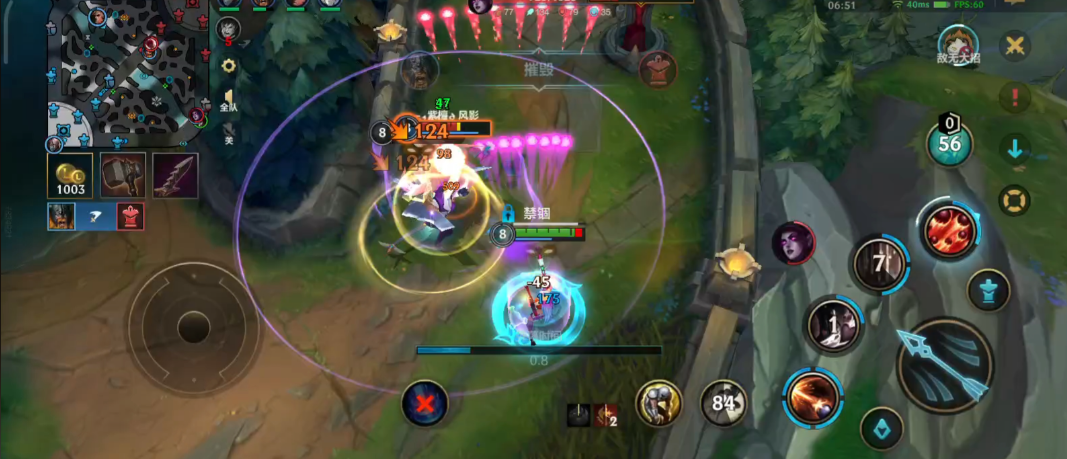
Task: Send the red exclamation danger ping
Action: pyautogui.click(x=1015, y=98)
